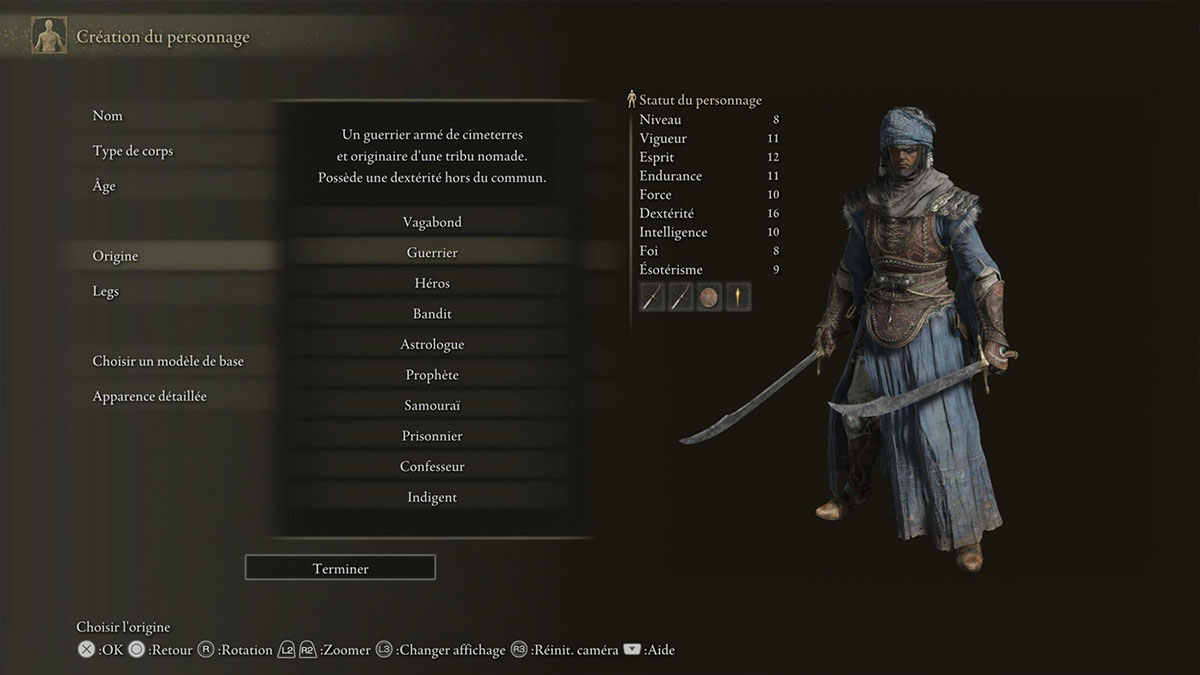The height and width of the screenshot is (675, 1200).
Task: Open the Legs option
Action: click(106, 291)
